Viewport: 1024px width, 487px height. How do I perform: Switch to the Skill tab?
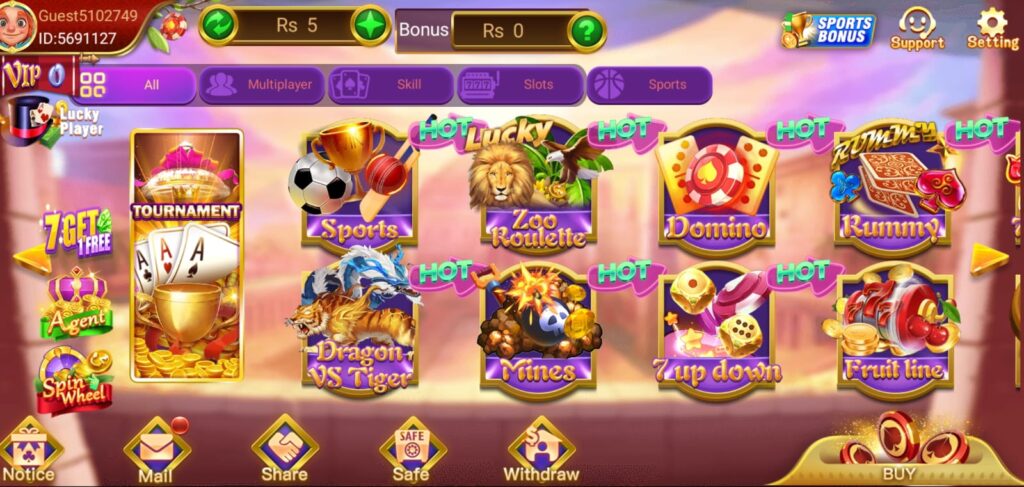392,85
